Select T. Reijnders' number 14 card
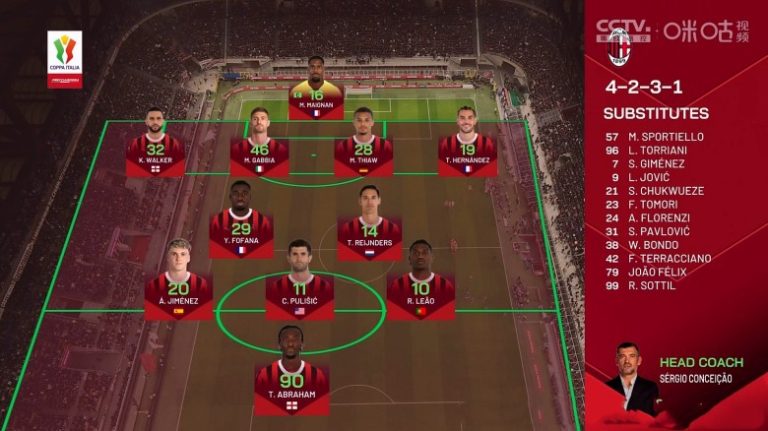Viewport: 768px width, 431px height. click(x=370, y=230)
